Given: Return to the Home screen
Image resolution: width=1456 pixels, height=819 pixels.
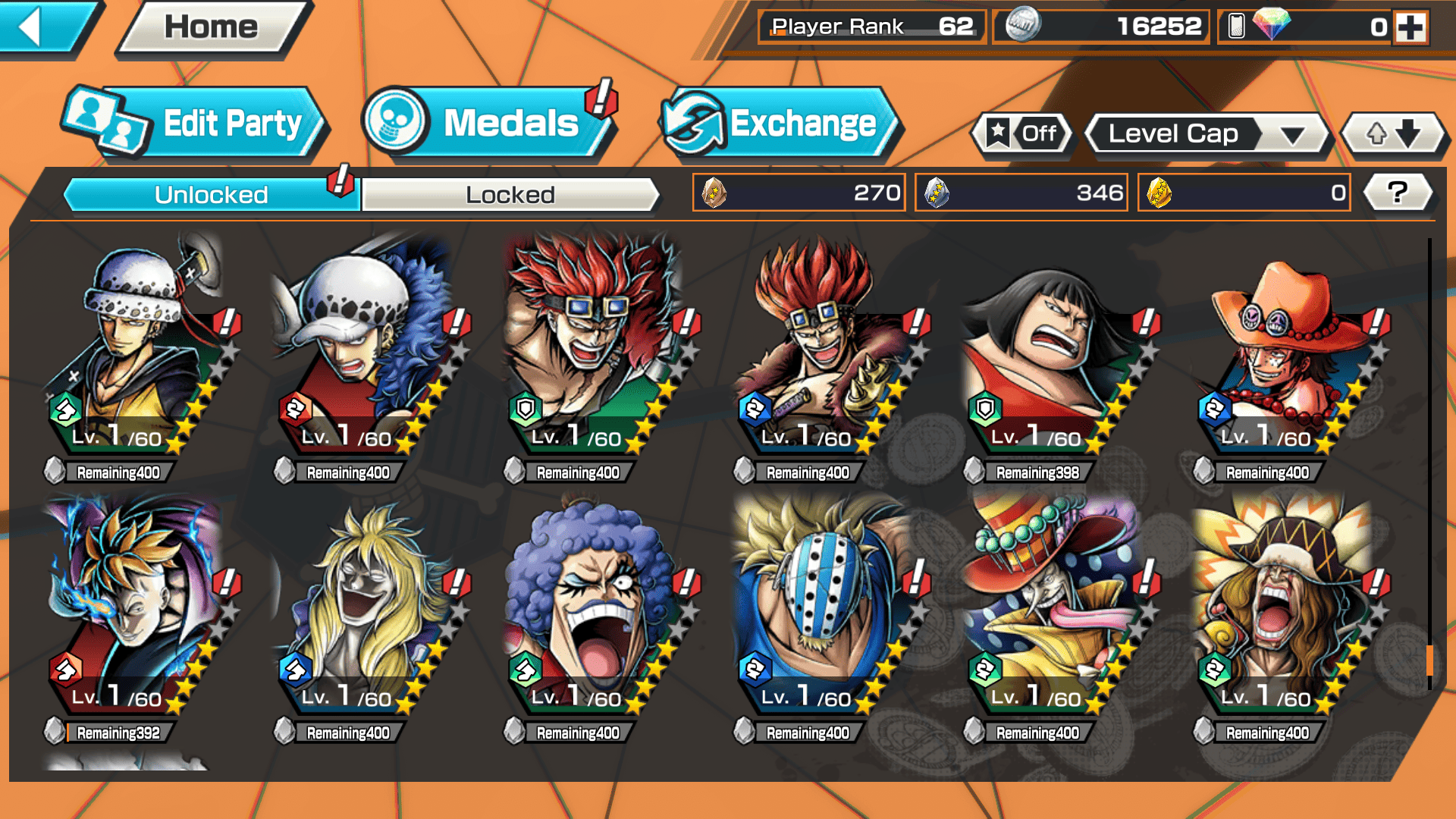Looking at the screenshot, I should [x=212, y=27].
